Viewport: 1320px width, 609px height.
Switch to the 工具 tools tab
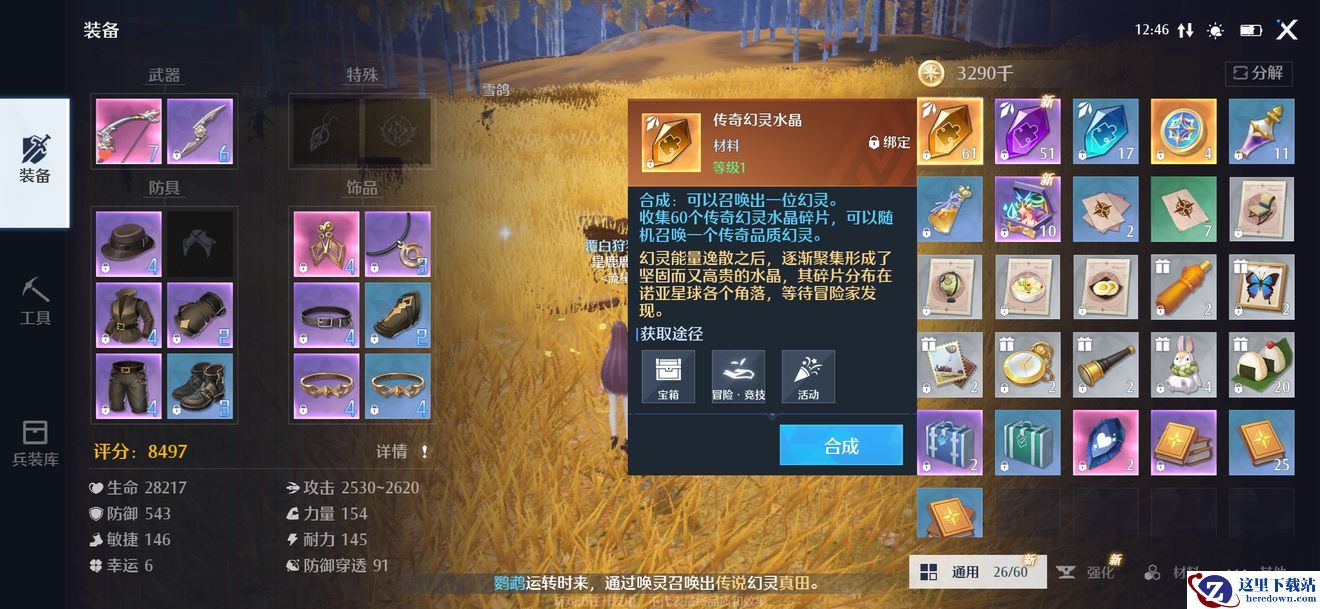click(35, 302)
